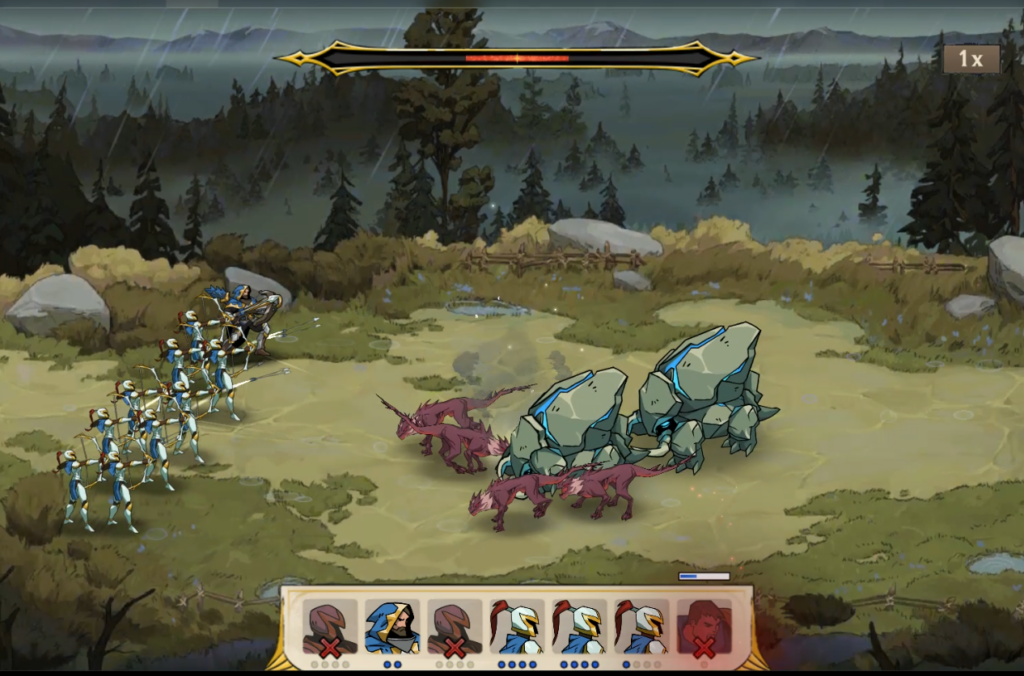Select the helmeted knight portrait with one blue pip
1024x676 pixels.
pos(642,627)
